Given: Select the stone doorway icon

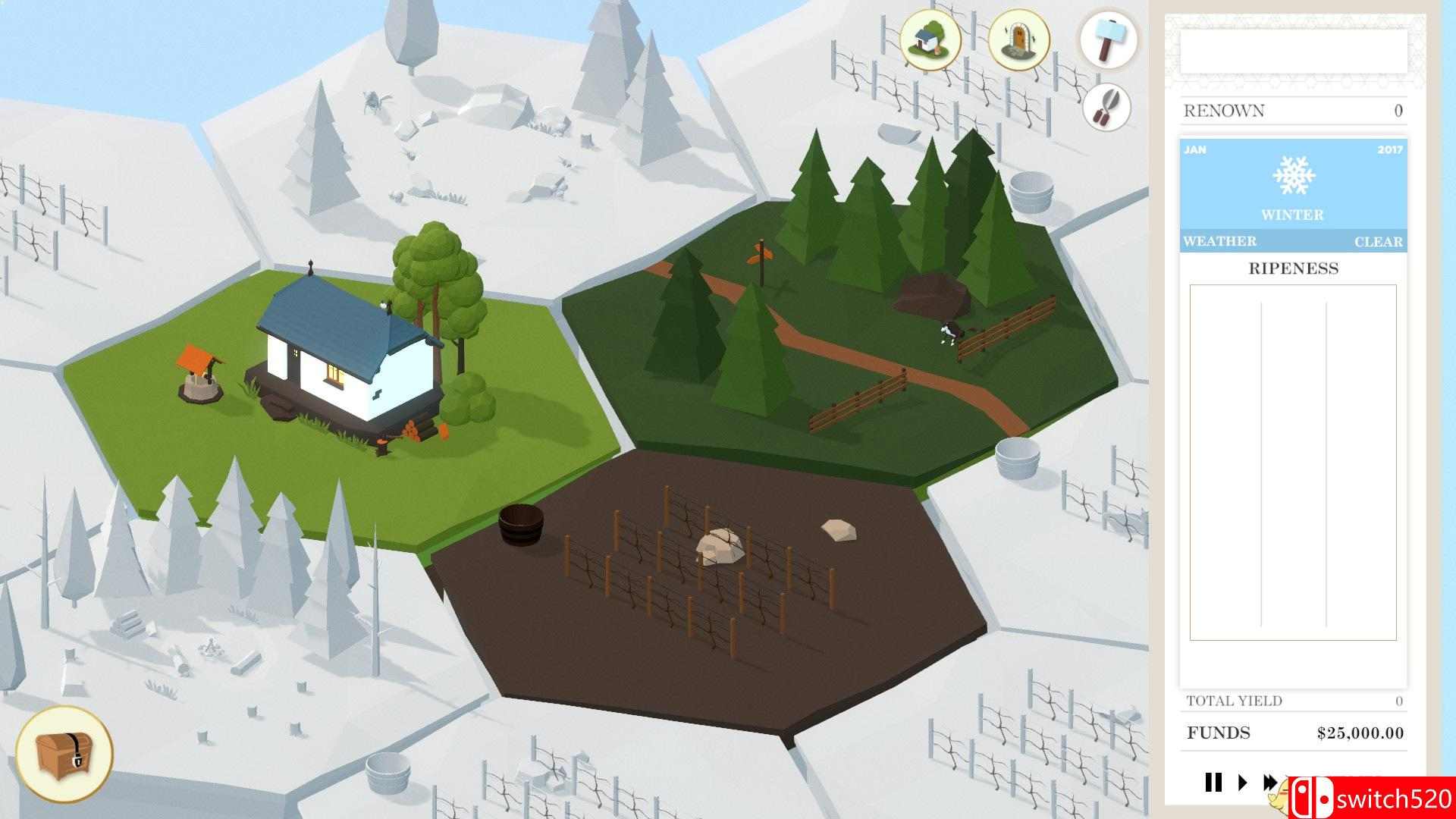Looking at the screenshot, I should click(1018, 39).
